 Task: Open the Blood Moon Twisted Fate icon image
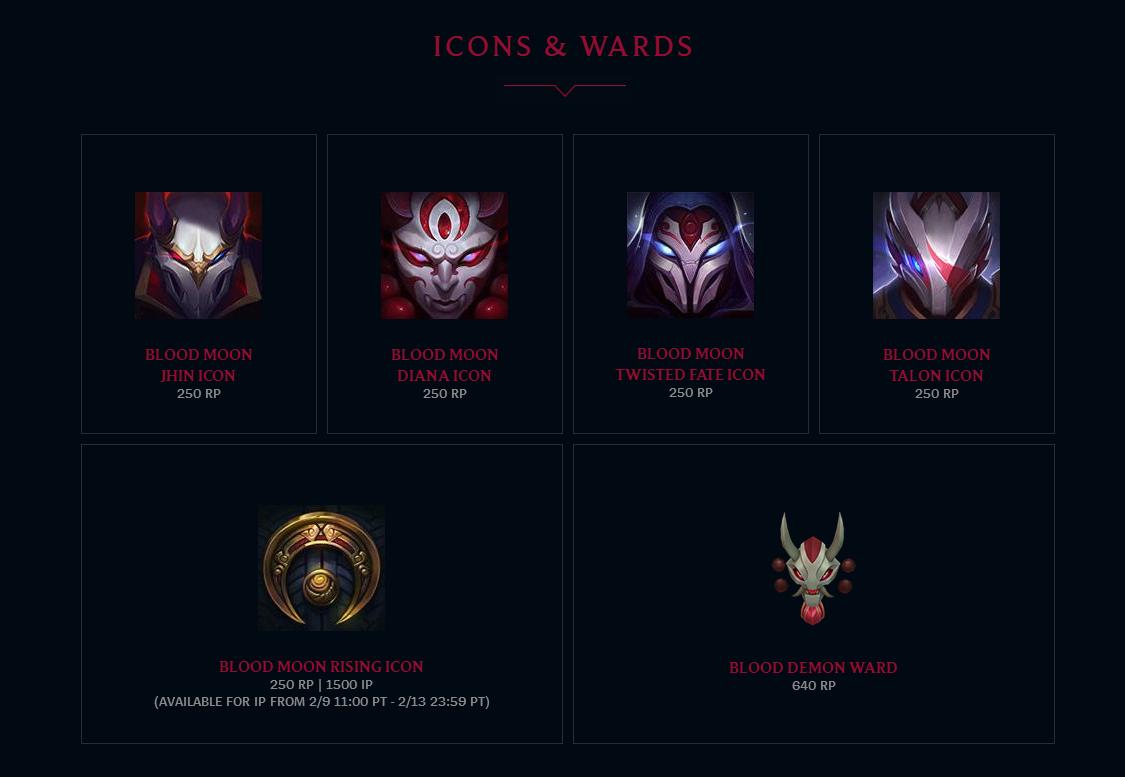690,254
